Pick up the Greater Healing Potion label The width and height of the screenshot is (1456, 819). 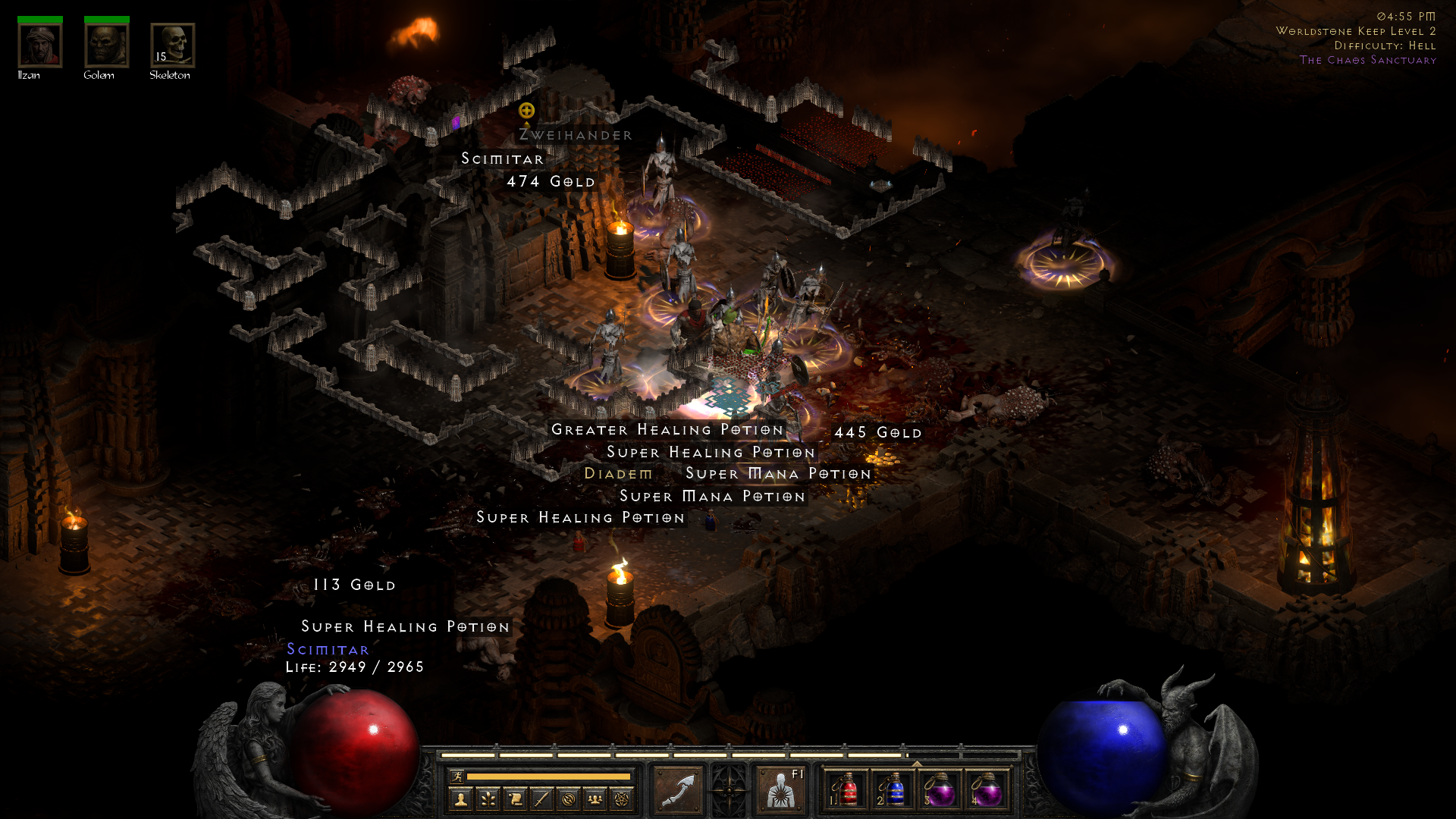[667, 430]
